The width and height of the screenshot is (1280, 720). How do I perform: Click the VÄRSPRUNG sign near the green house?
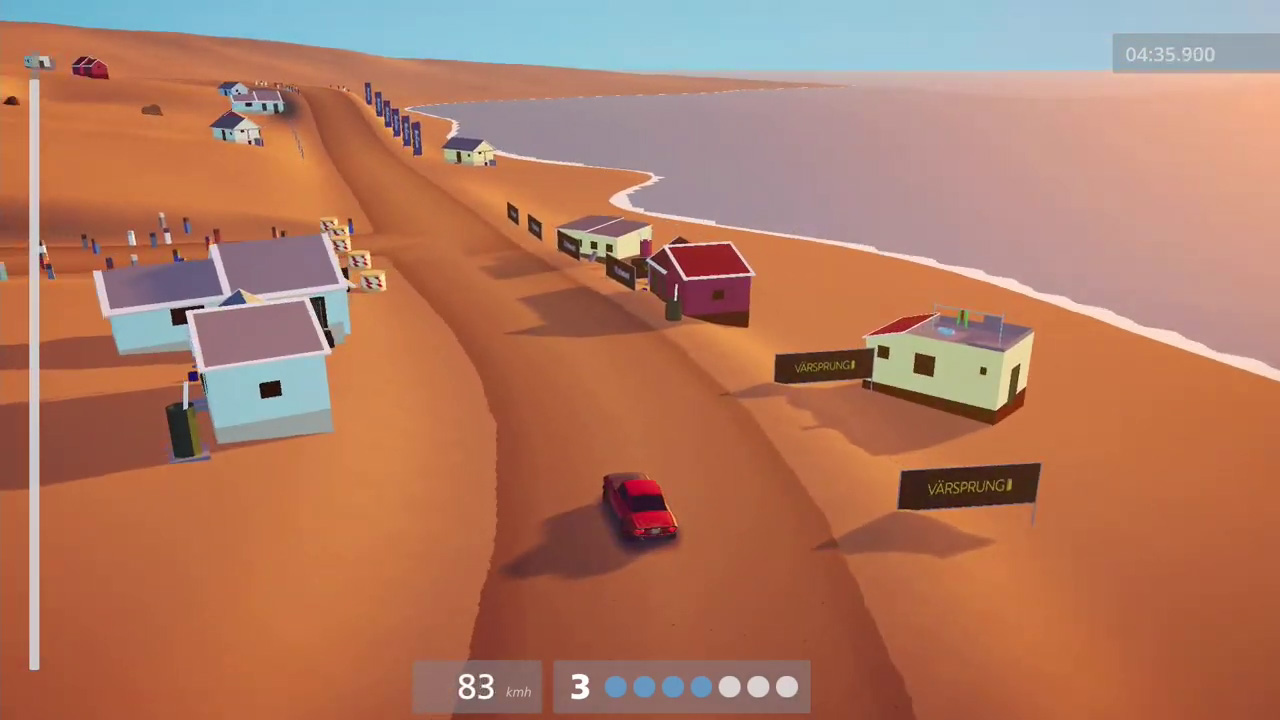click(x=823, y=366)
